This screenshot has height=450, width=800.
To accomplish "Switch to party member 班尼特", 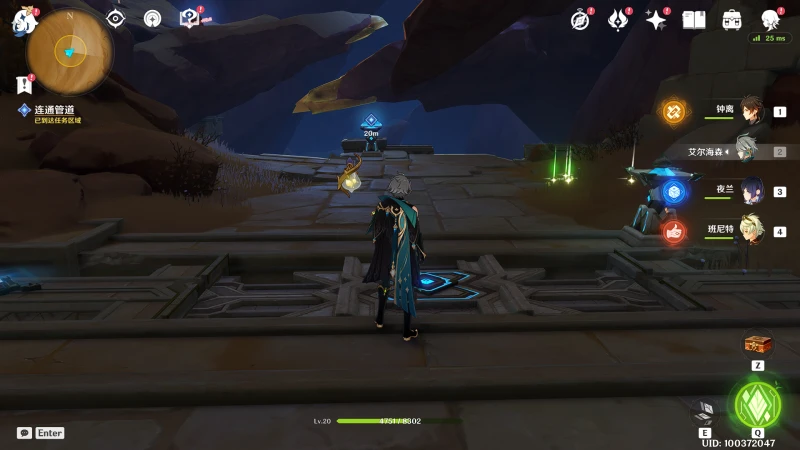I will (748, 231).
